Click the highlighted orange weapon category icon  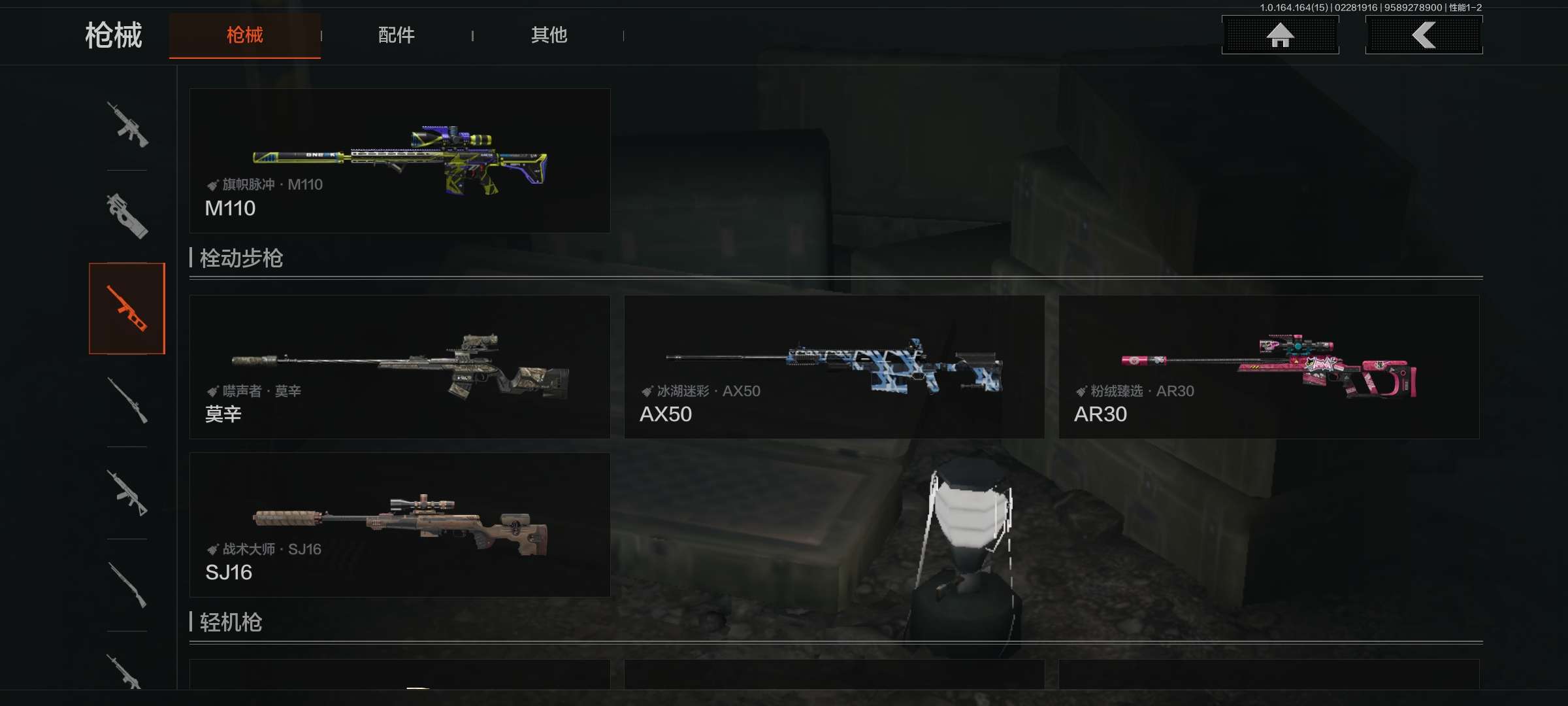[127, 309]
